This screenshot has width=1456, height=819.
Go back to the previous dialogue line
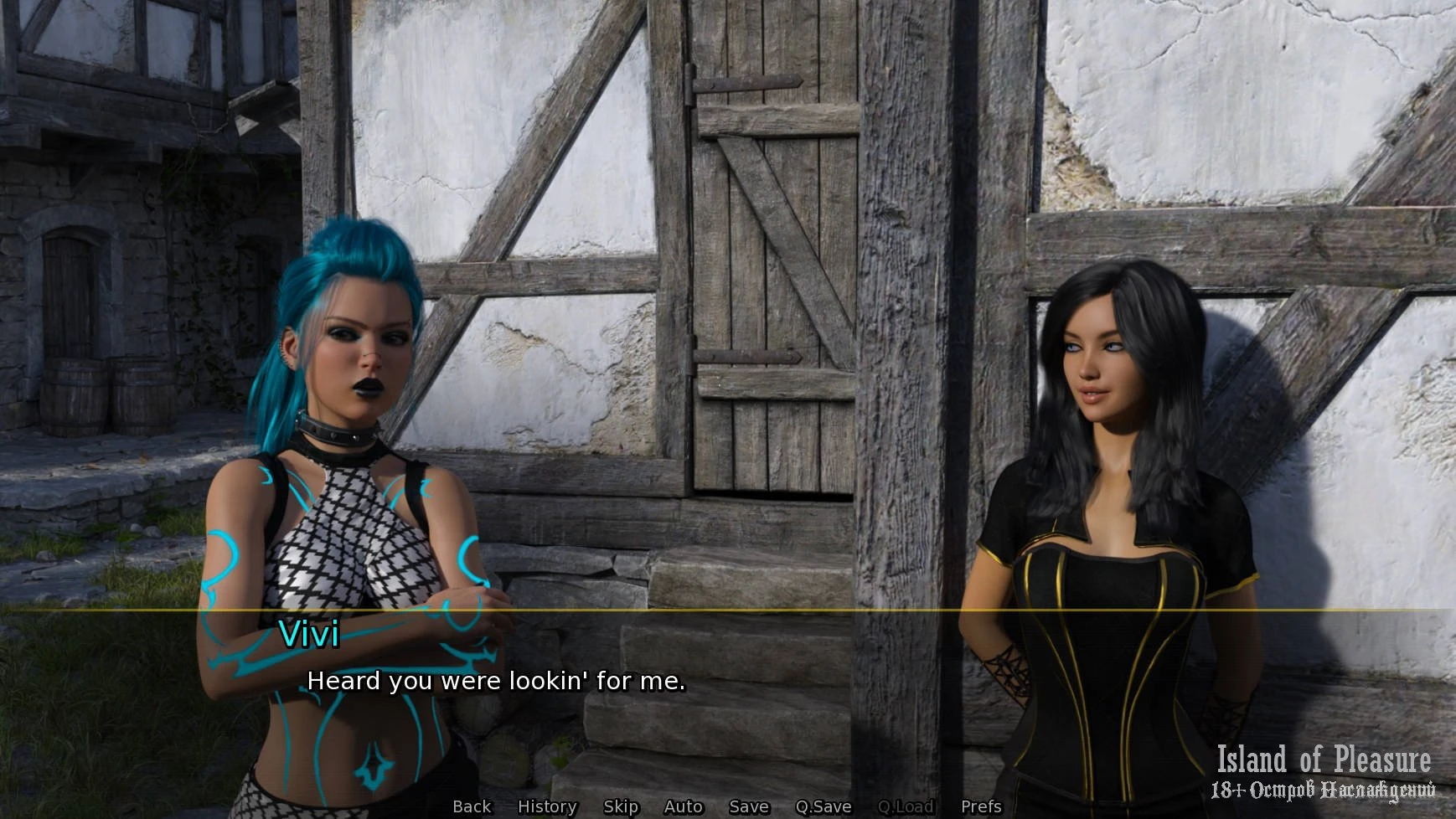(472, 806)
